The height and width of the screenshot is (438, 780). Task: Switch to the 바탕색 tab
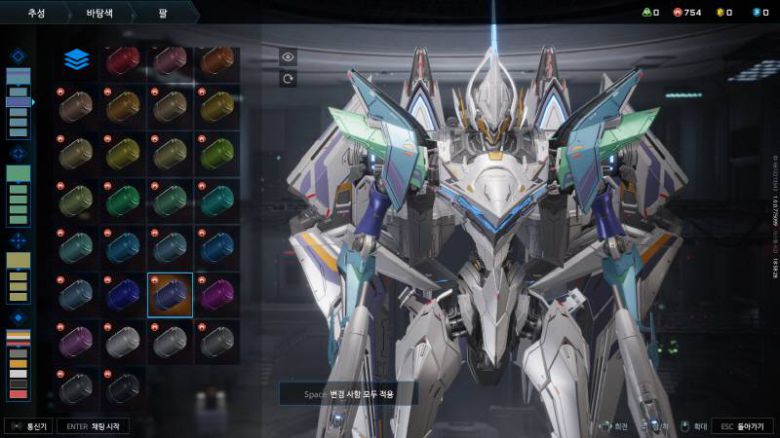pyautogui.click(x=98, y=14)
